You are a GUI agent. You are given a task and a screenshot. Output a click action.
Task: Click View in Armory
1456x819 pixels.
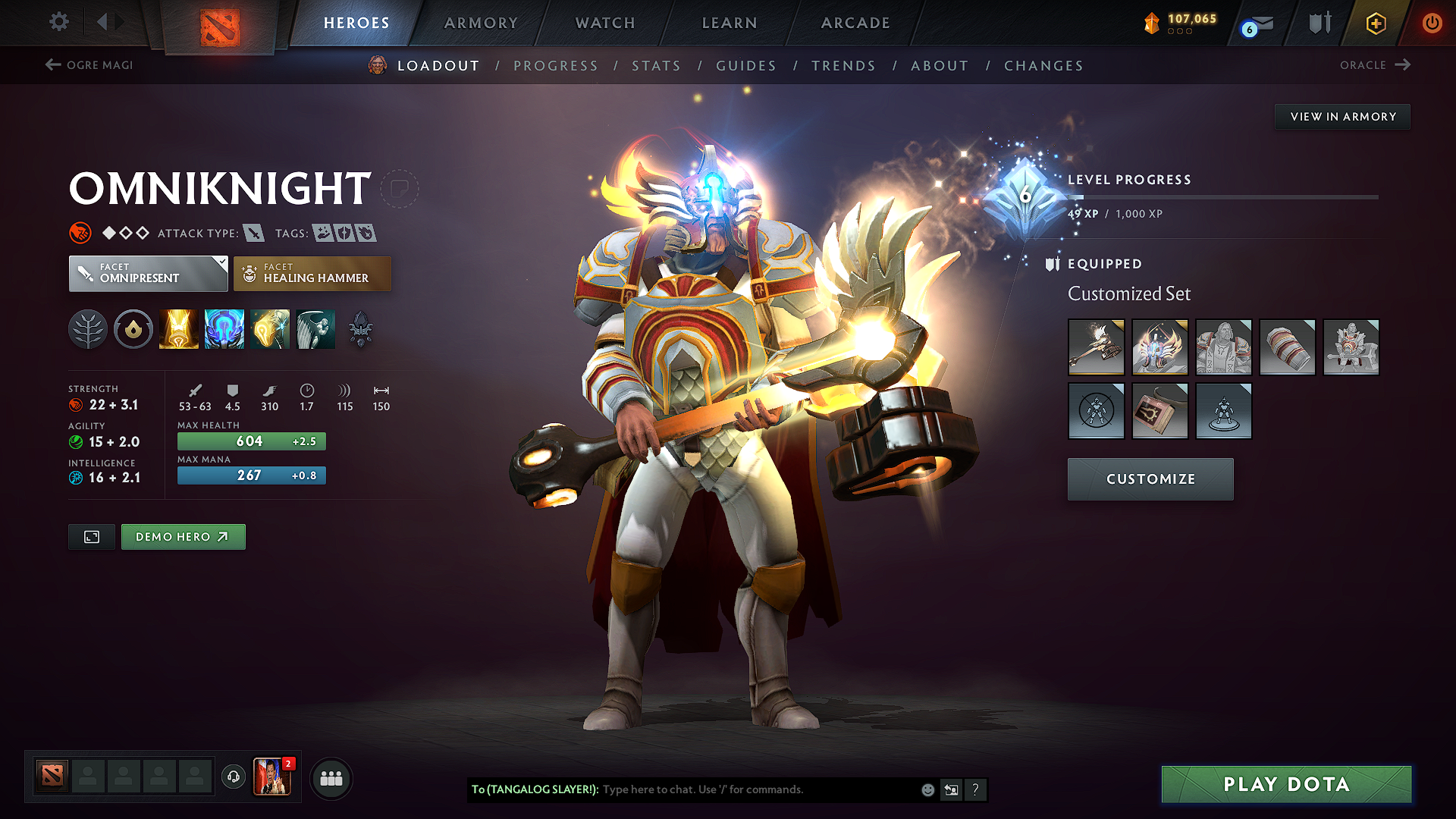click(x=1342, y=117)
